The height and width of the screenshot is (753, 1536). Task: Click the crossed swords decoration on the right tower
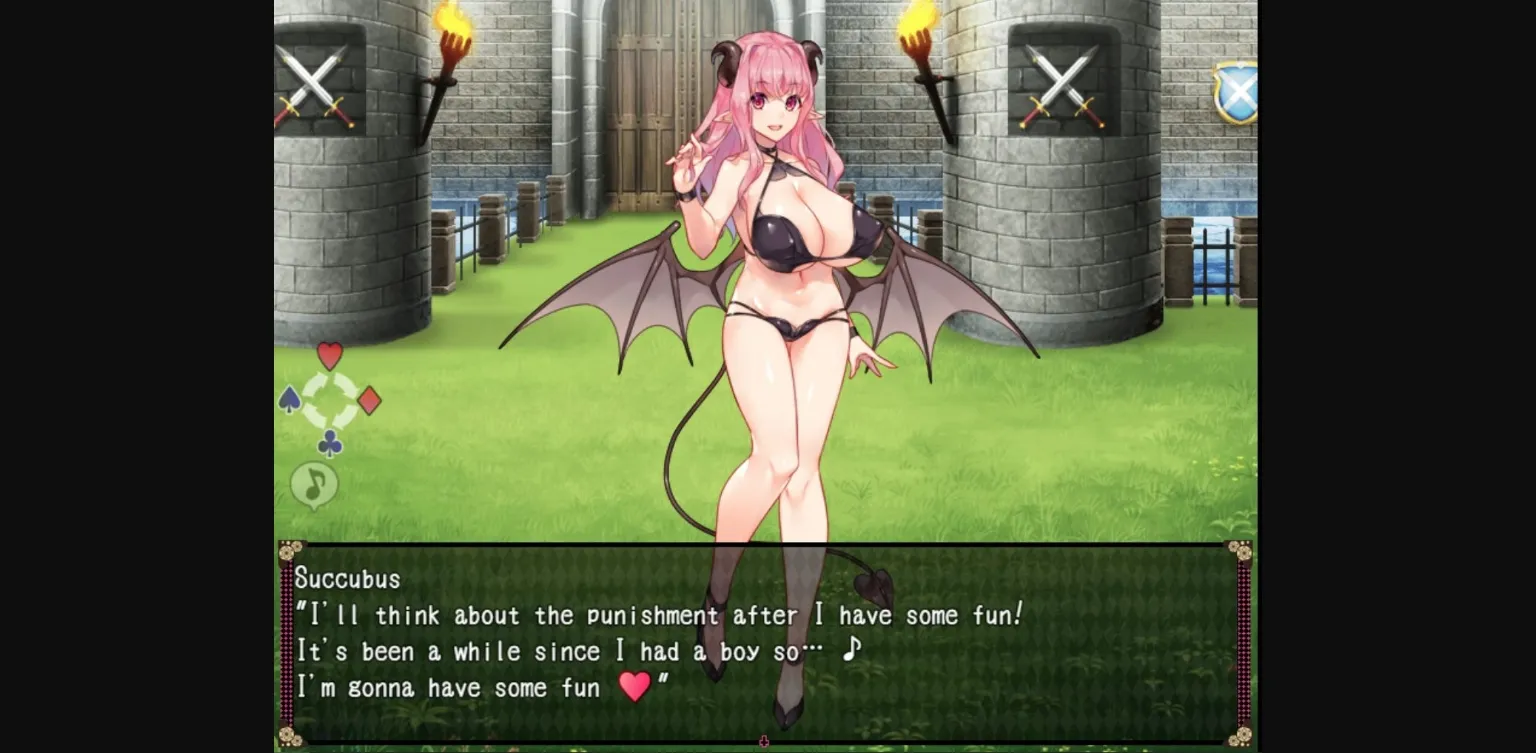(1063, 82)
